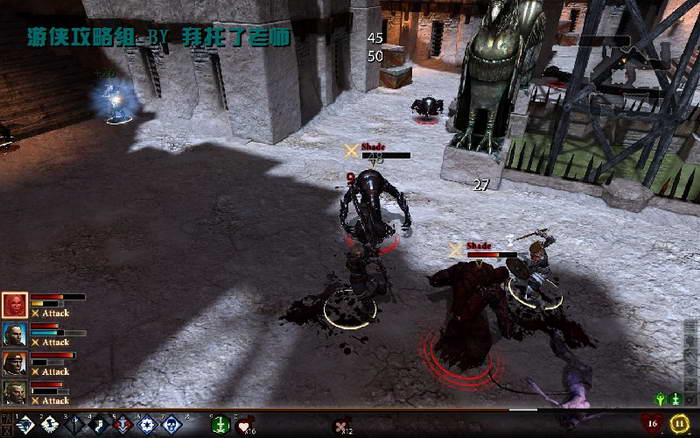Trigger the ability in hotbar slot 2
Image resolution: width=700 pixels, height=438 pixels.
(x=51, y=425)
